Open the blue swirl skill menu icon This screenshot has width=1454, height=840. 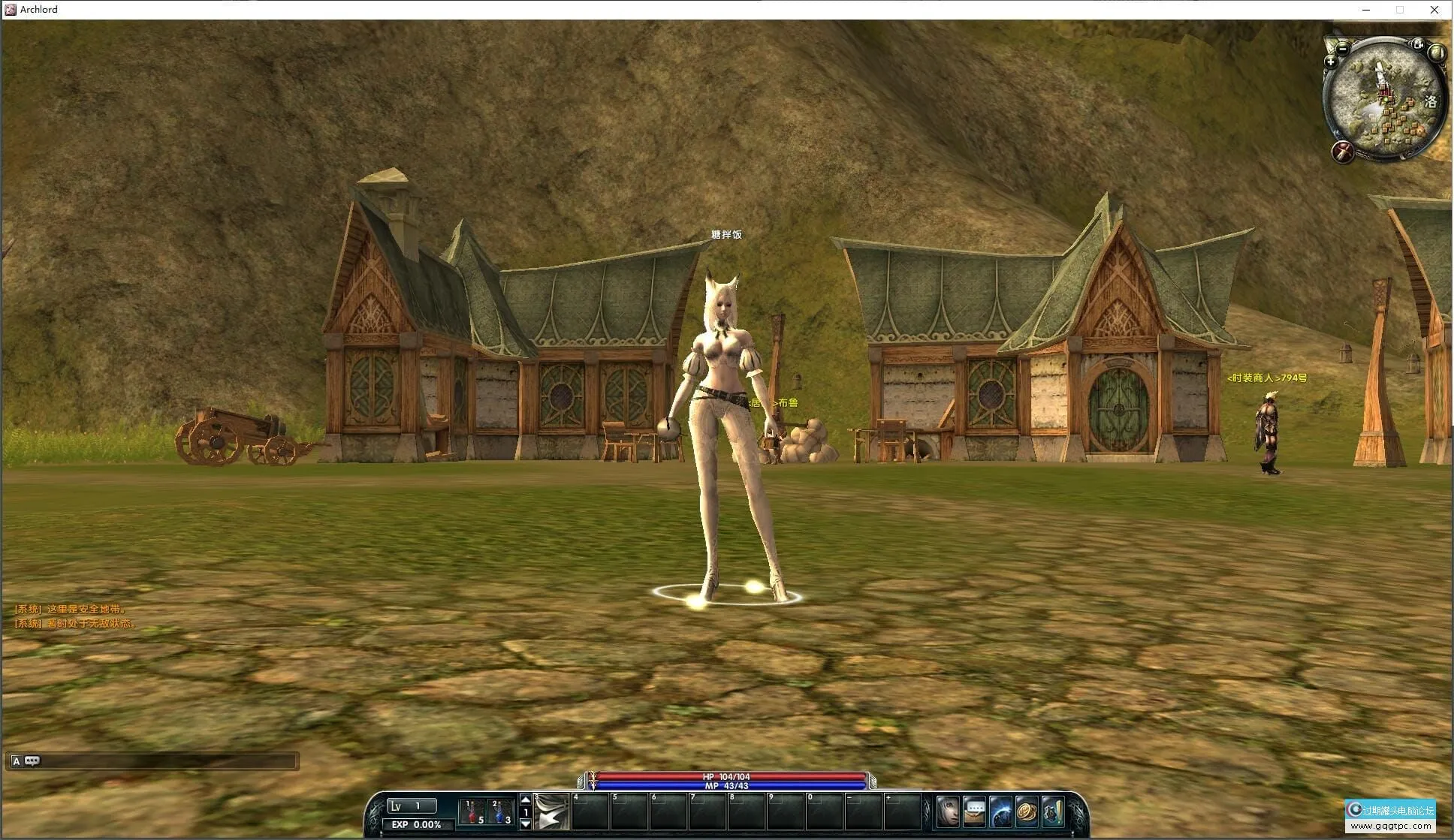(x=1000, y=811)
